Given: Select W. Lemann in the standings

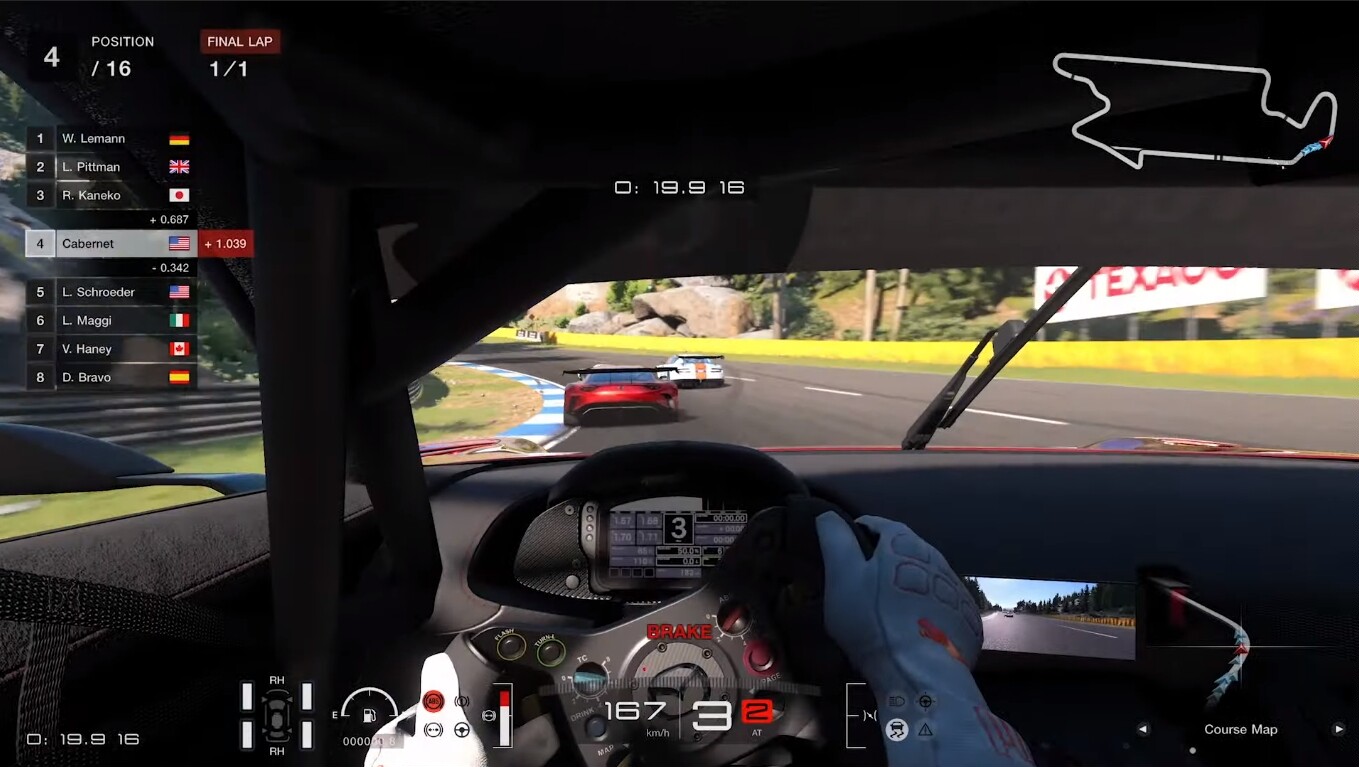Looking at the screenshot, I should point(110,139).
